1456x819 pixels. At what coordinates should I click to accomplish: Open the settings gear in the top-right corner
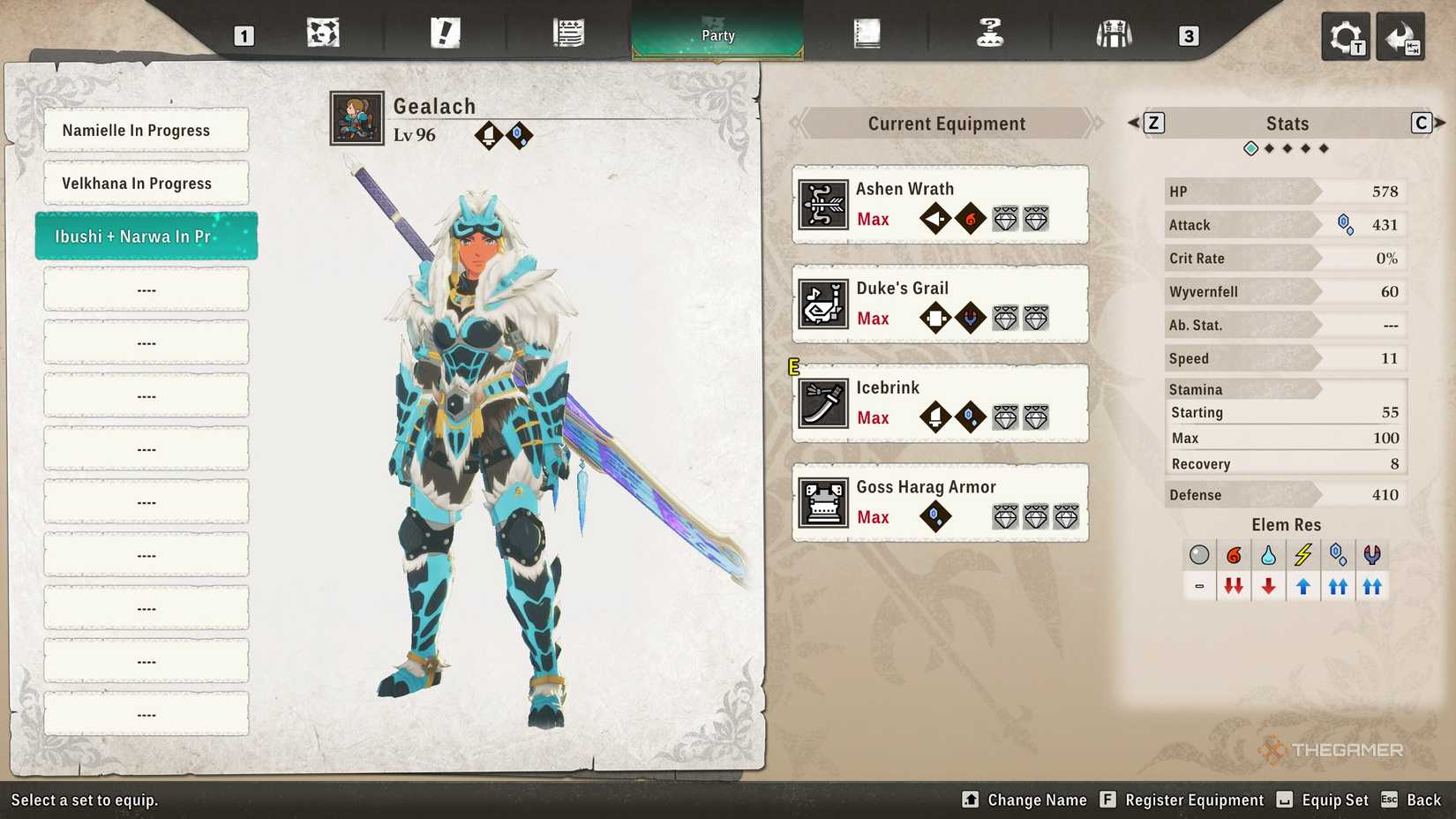1345,36
